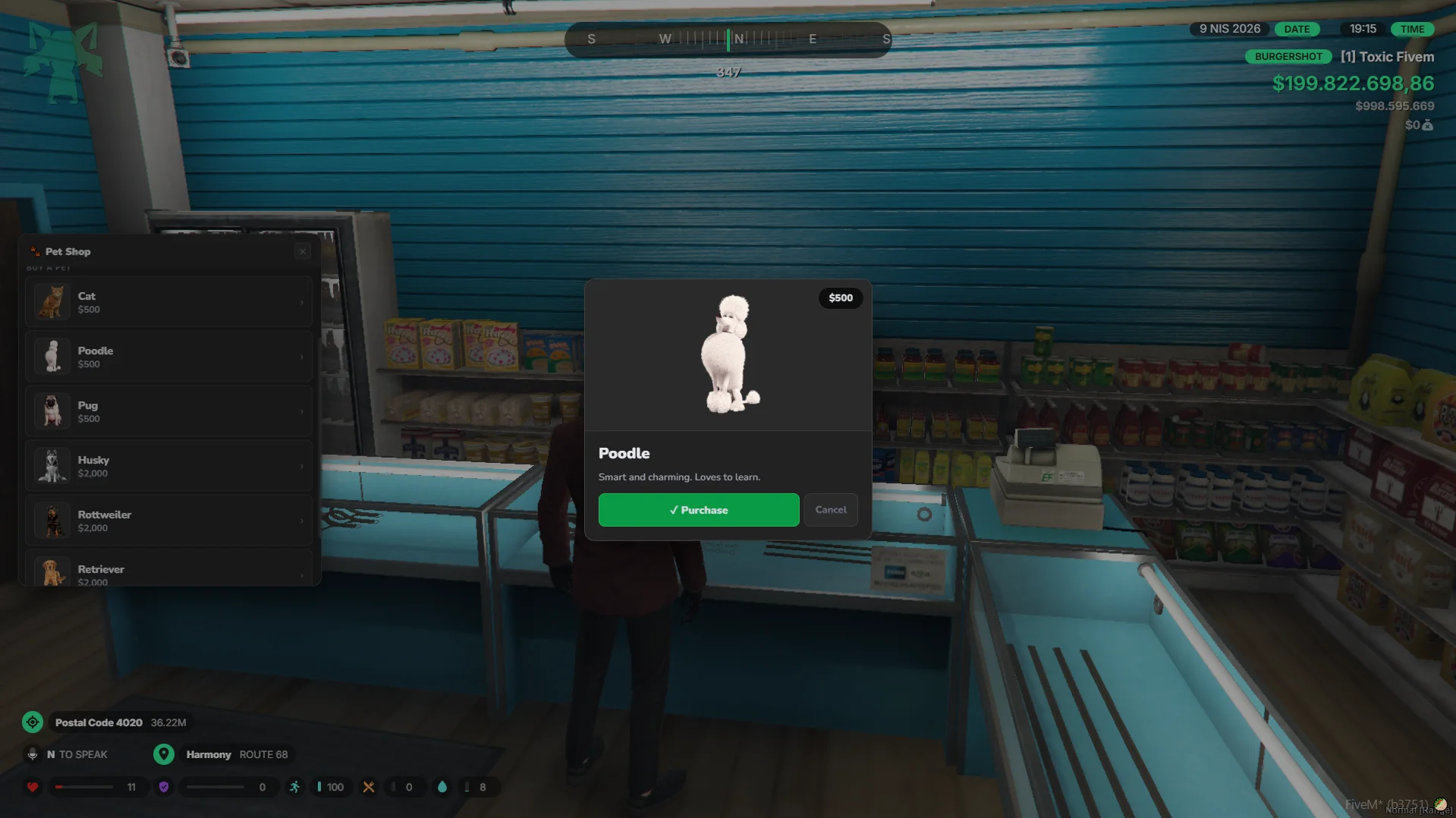Close the Pet Shop panel
The image size is (1456, 818).
(303, 251)
